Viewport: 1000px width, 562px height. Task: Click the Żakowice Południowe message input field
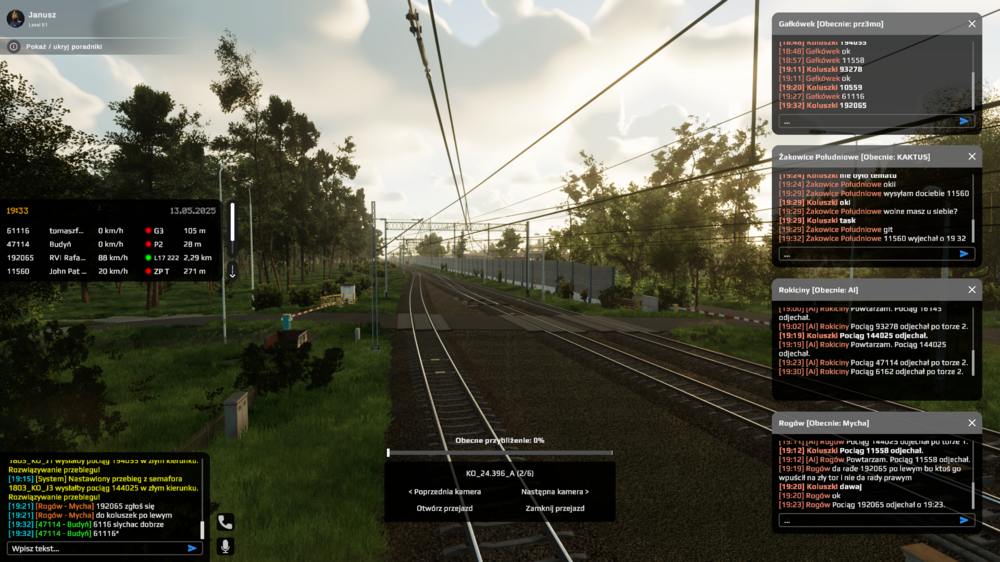pos(865,254)
